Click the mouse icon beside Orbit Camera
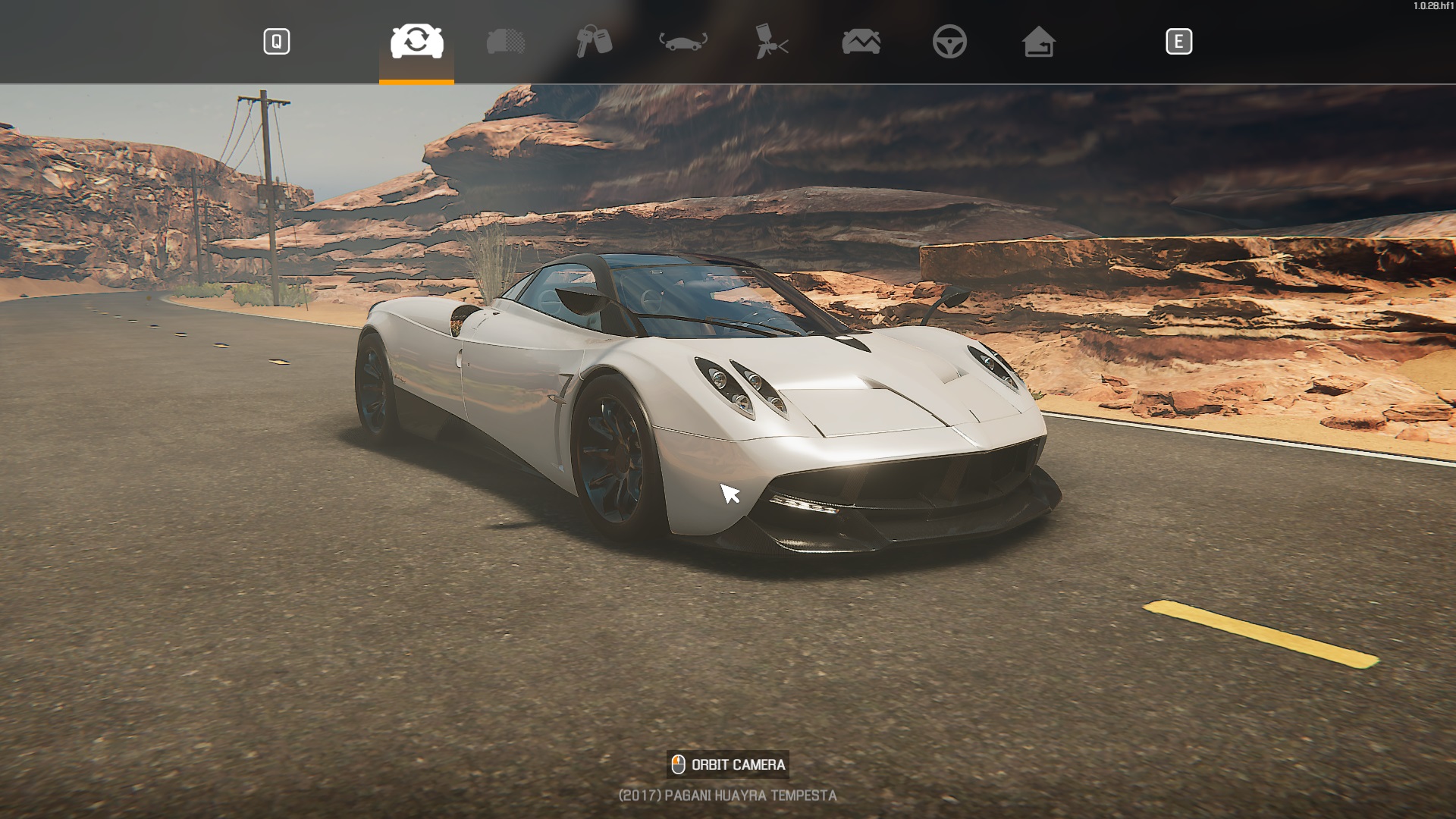The height and width of the screenshot is (819, 1456). [677, 765]
